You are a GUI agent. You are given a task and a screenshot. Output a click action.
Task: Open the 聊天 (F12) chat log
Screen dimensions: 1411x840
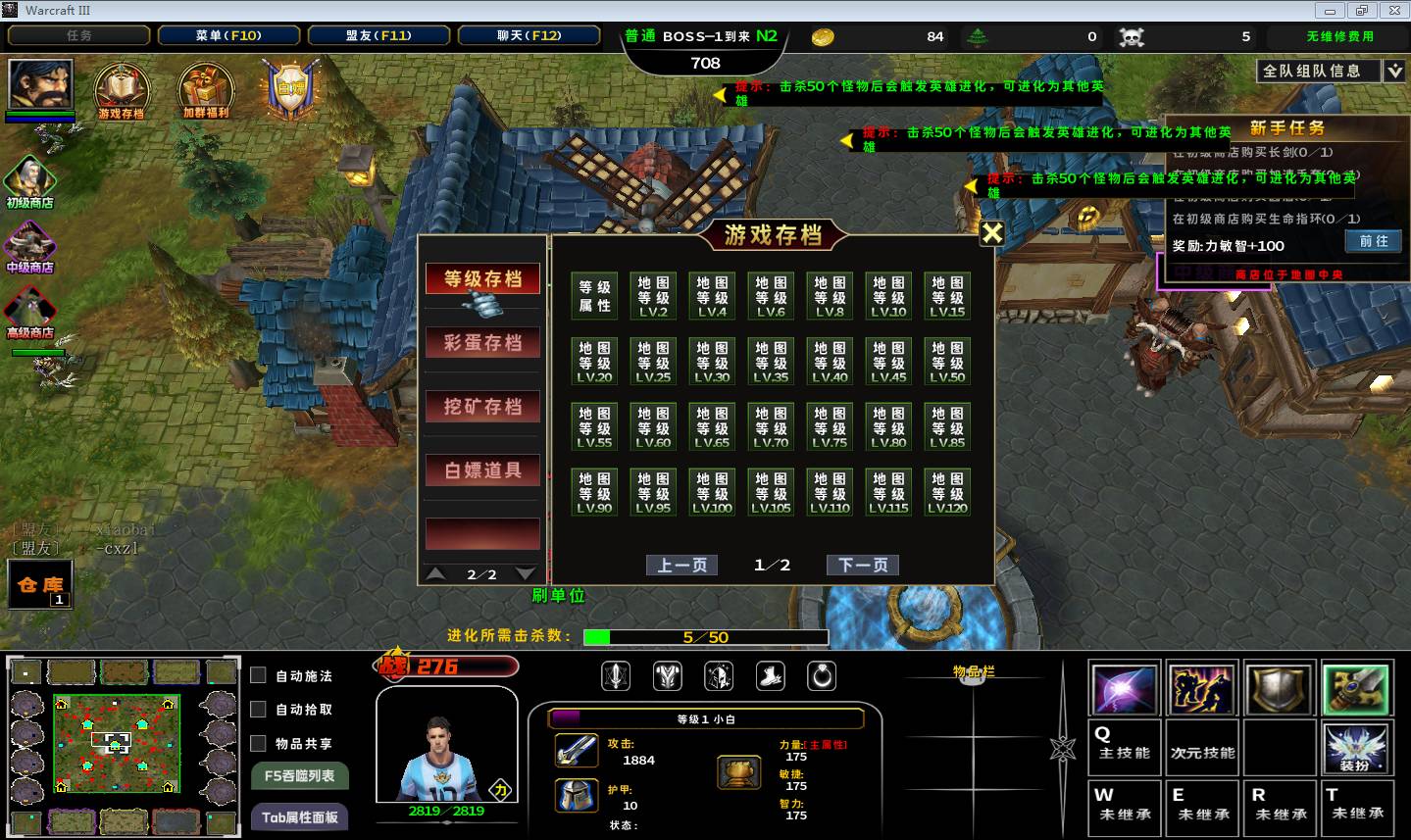[529, 35]
